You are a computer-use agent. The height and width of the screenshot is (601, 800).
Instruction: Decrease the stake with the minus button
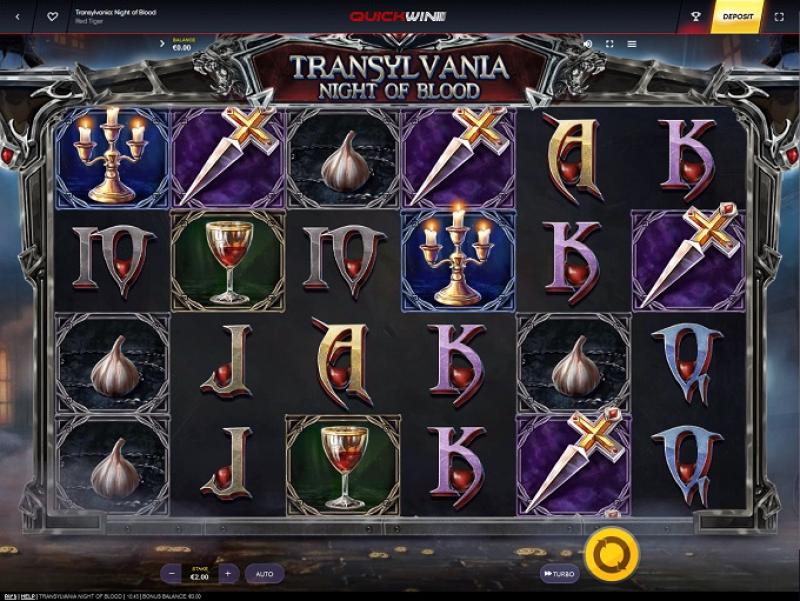coord(173,574)
